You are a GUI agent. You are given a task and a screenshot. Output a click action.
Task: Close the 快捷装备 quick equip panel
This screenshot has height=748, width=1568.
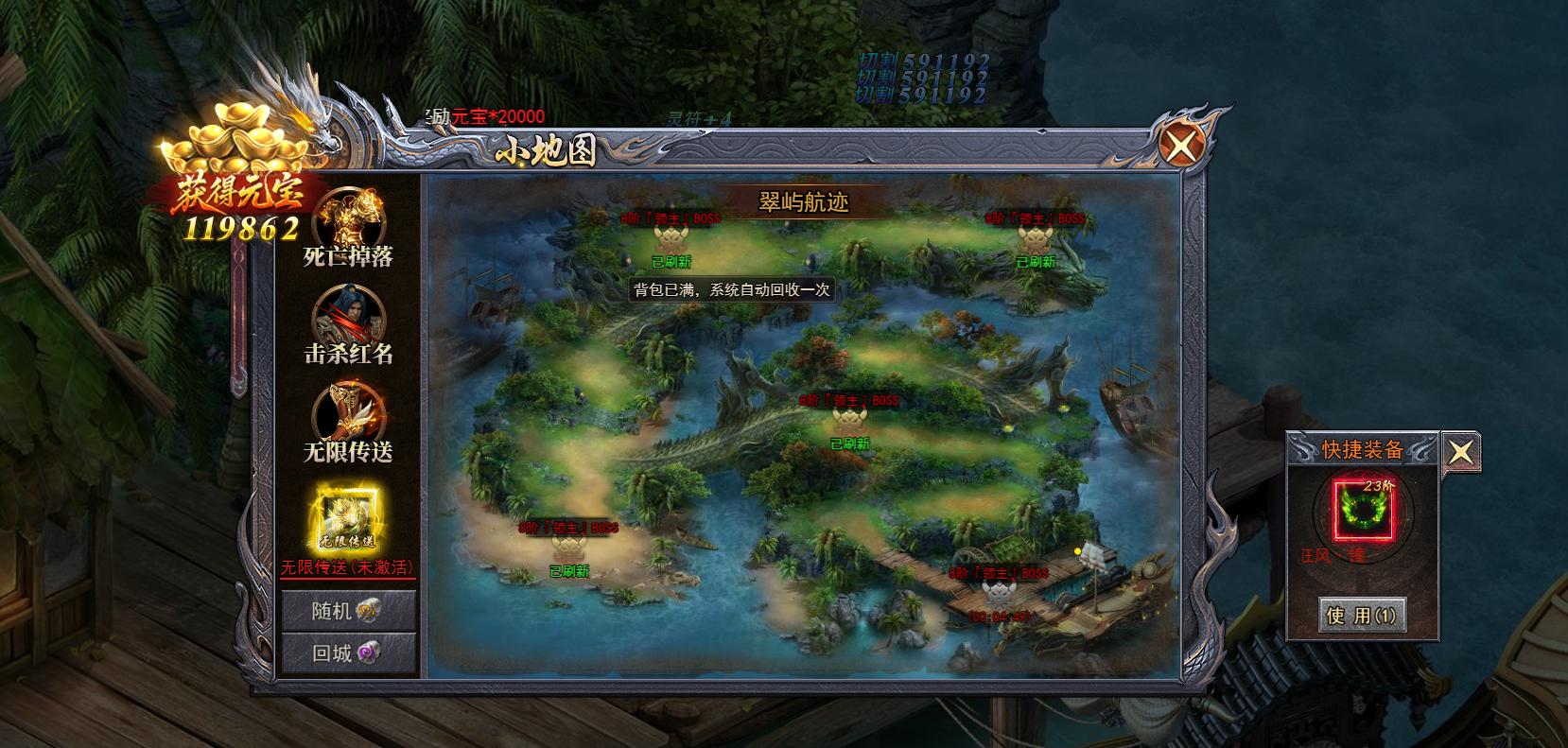pyautogui.click(x=1460, y=452)
